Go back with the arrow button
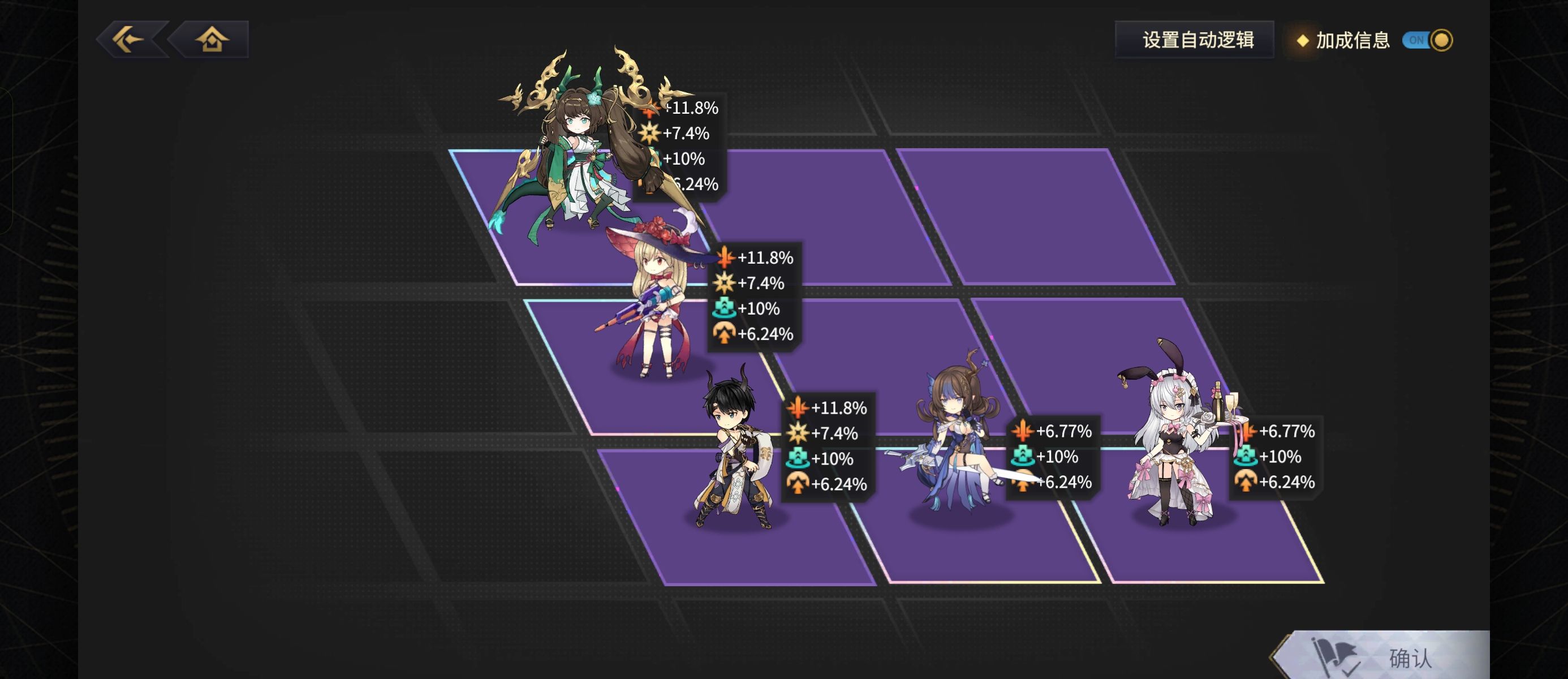Viewport: 1568px width, 679px height. tap(130, 40)
